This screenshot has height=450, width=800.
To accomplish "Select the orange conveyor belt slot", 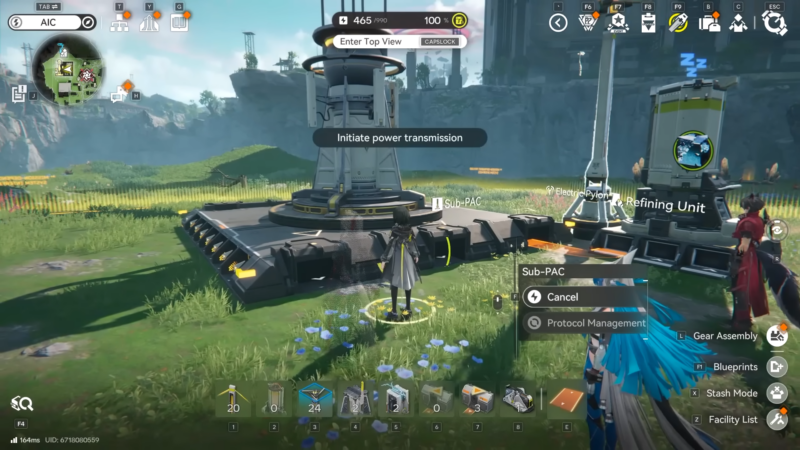I will coord(566,400).
